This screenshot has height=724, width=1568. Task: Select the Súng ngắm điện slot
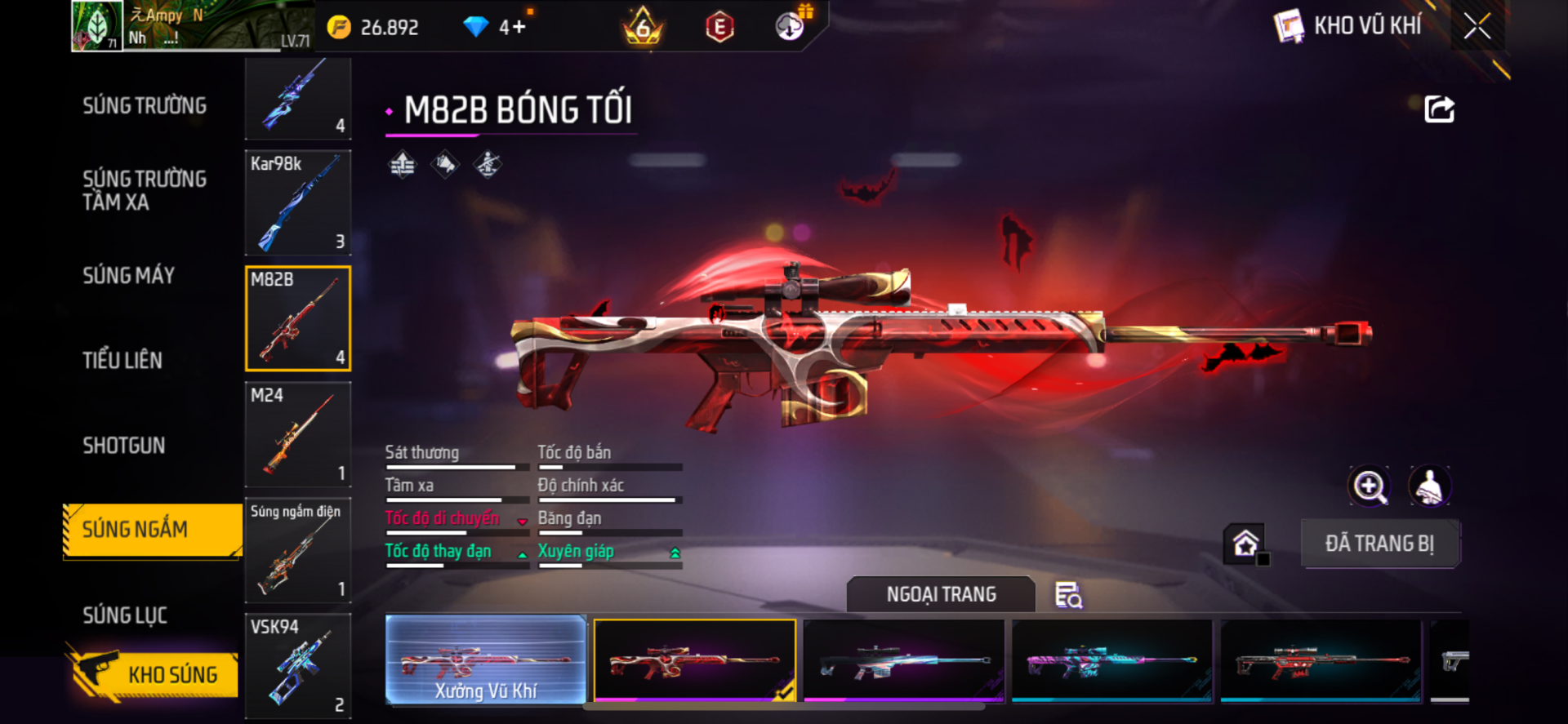click(x=298, y=550)
